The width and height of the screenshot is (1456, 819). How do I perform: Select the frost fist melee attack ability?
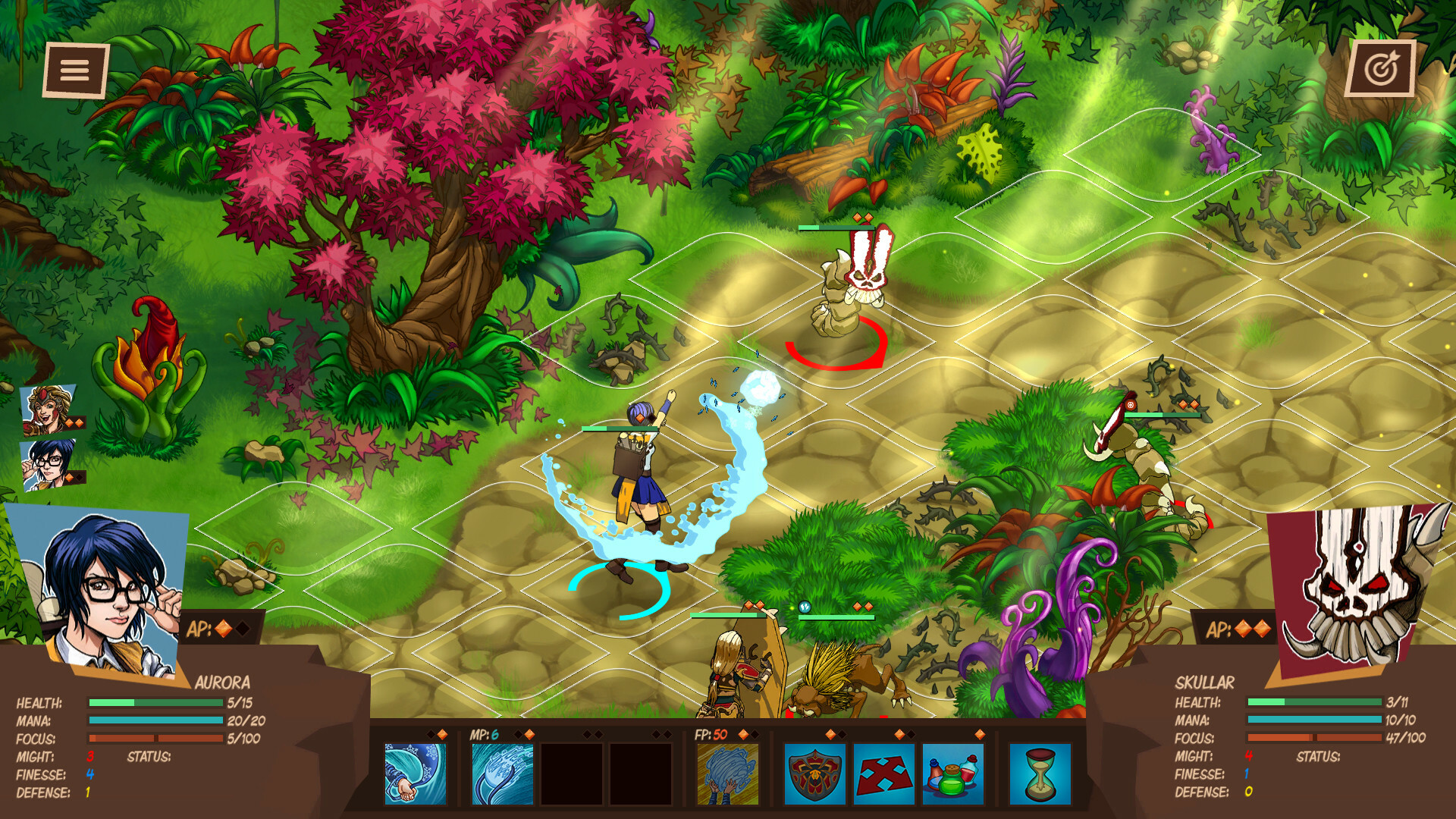pyautogui.click(x=416, y=773)
